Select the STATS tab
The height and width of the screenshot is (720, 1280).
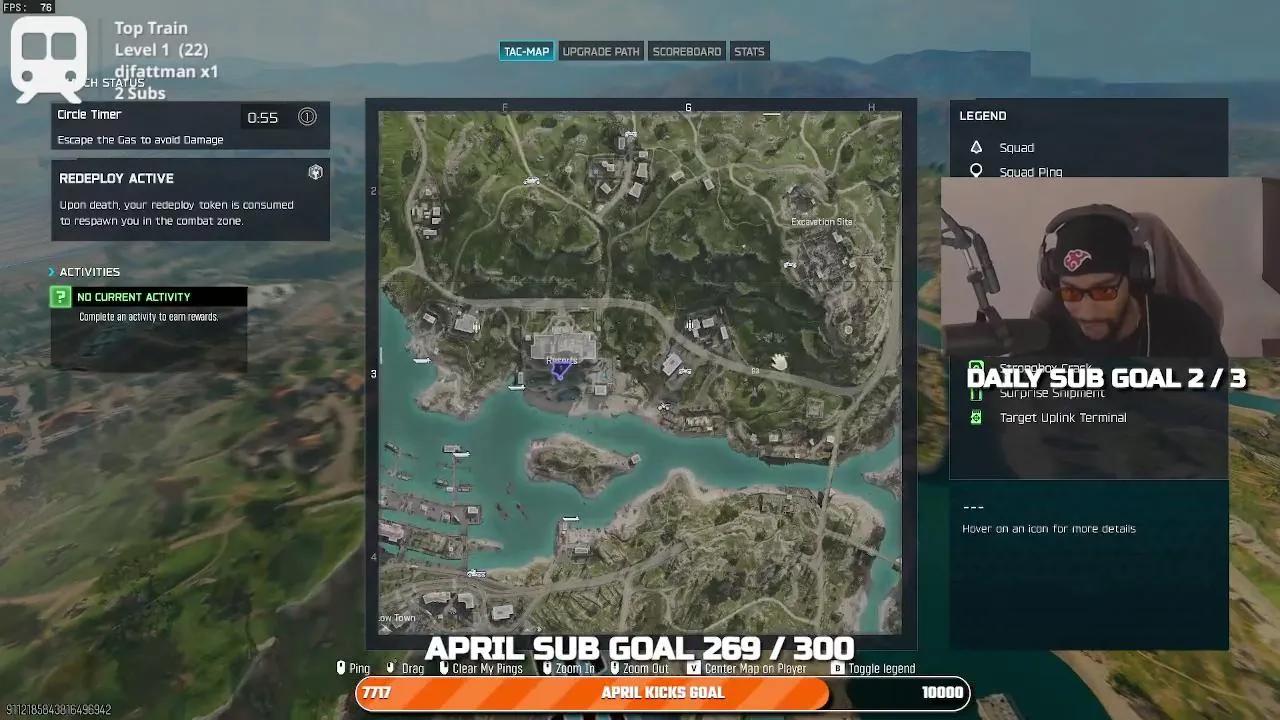tap(749, 51)
